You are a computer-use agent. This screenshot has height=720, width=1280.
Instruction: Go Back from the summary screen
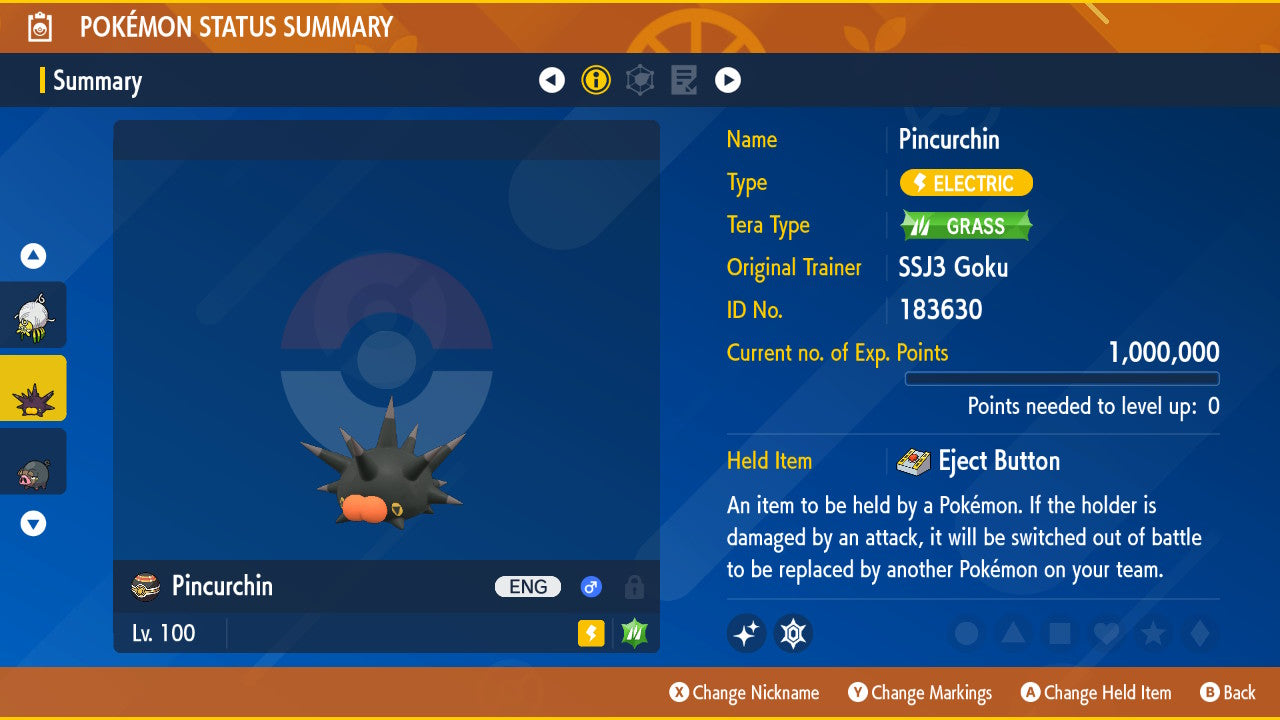point(1228,693)
